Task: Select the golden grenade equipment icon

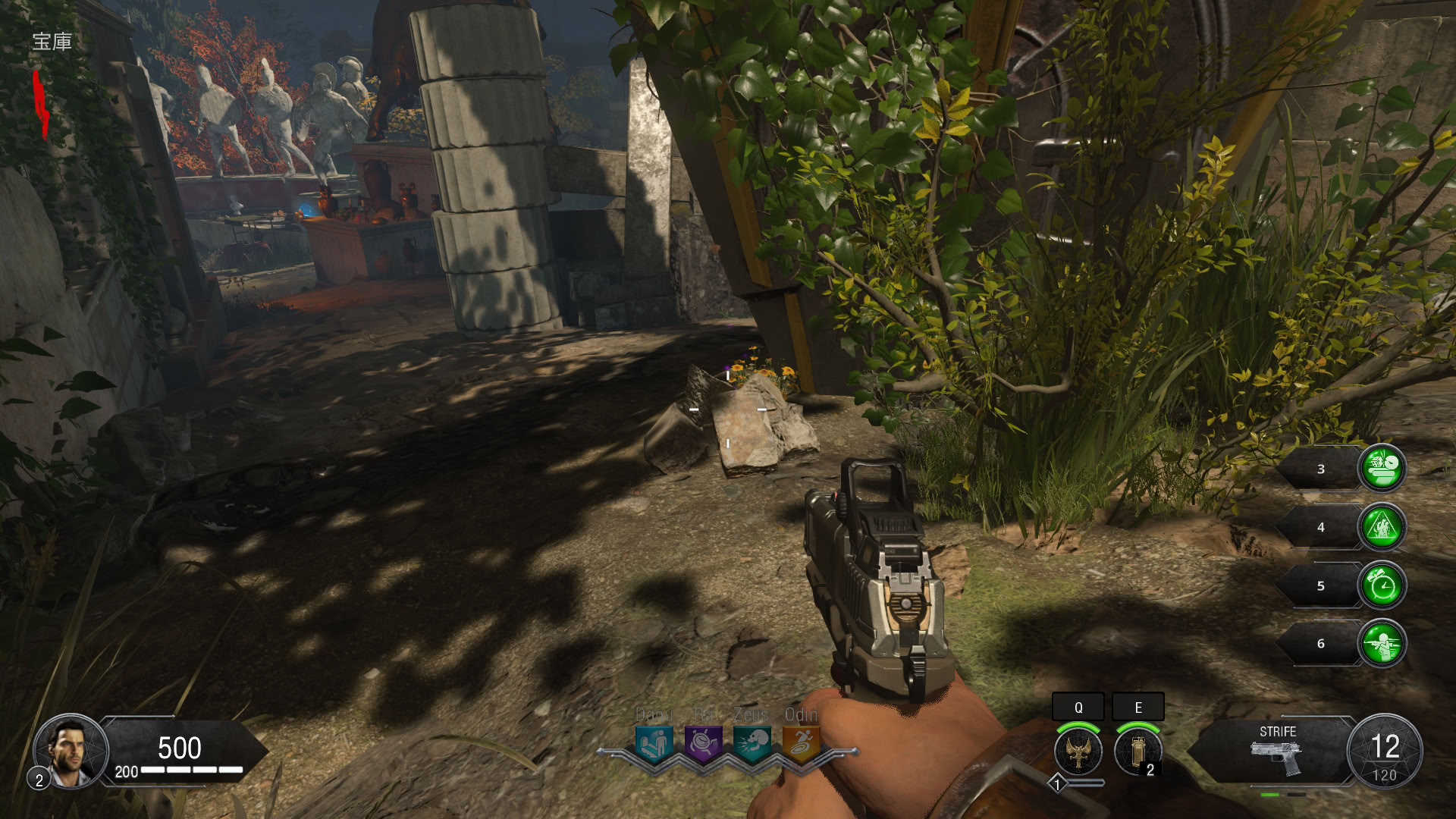Action: pos(1137,751)
